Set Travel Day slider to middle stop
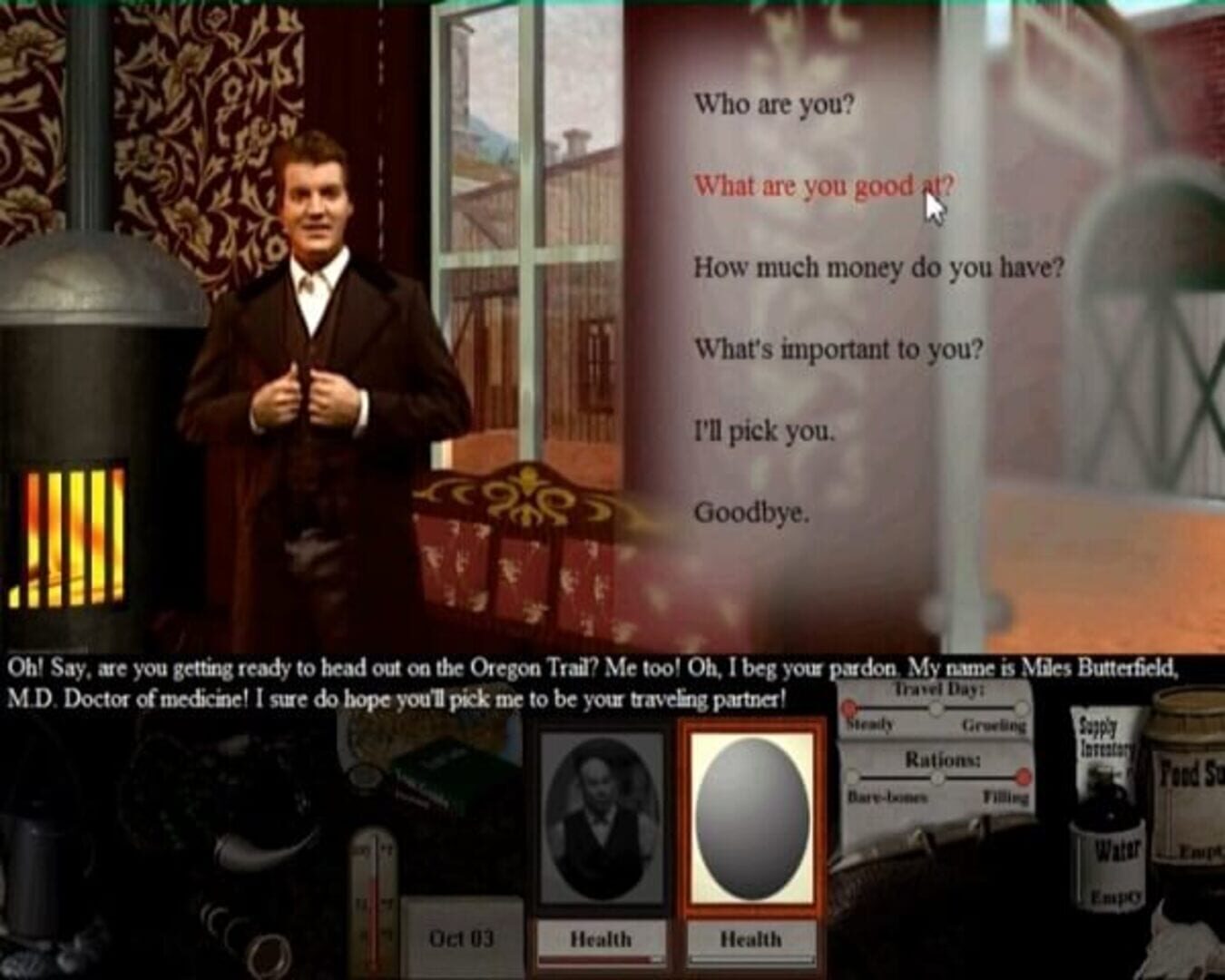The height and width of the screenshot is (980, 1225). click(x=936, y=706)
